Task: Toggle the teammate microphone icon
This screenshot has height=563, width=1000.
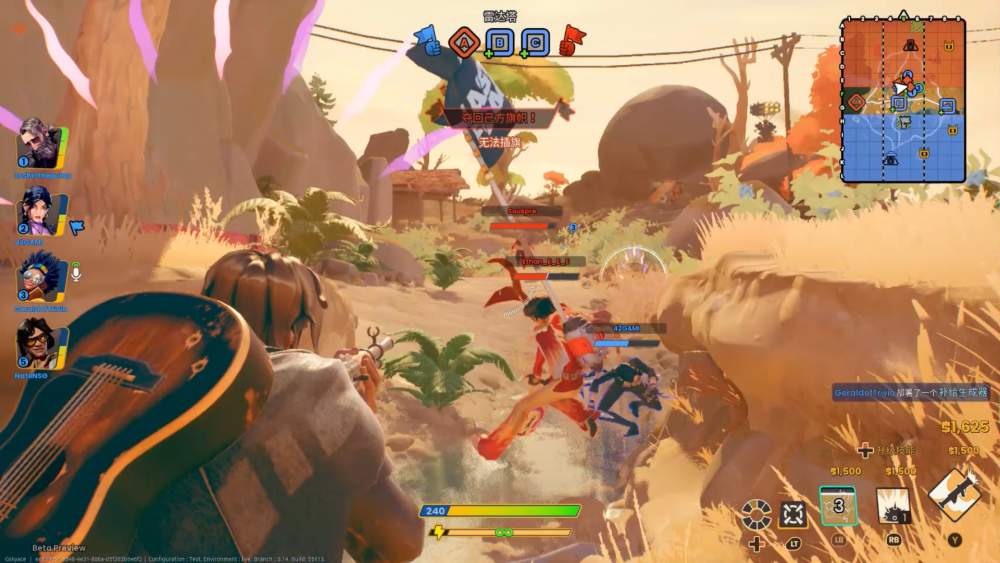Action: pos(76,270)
